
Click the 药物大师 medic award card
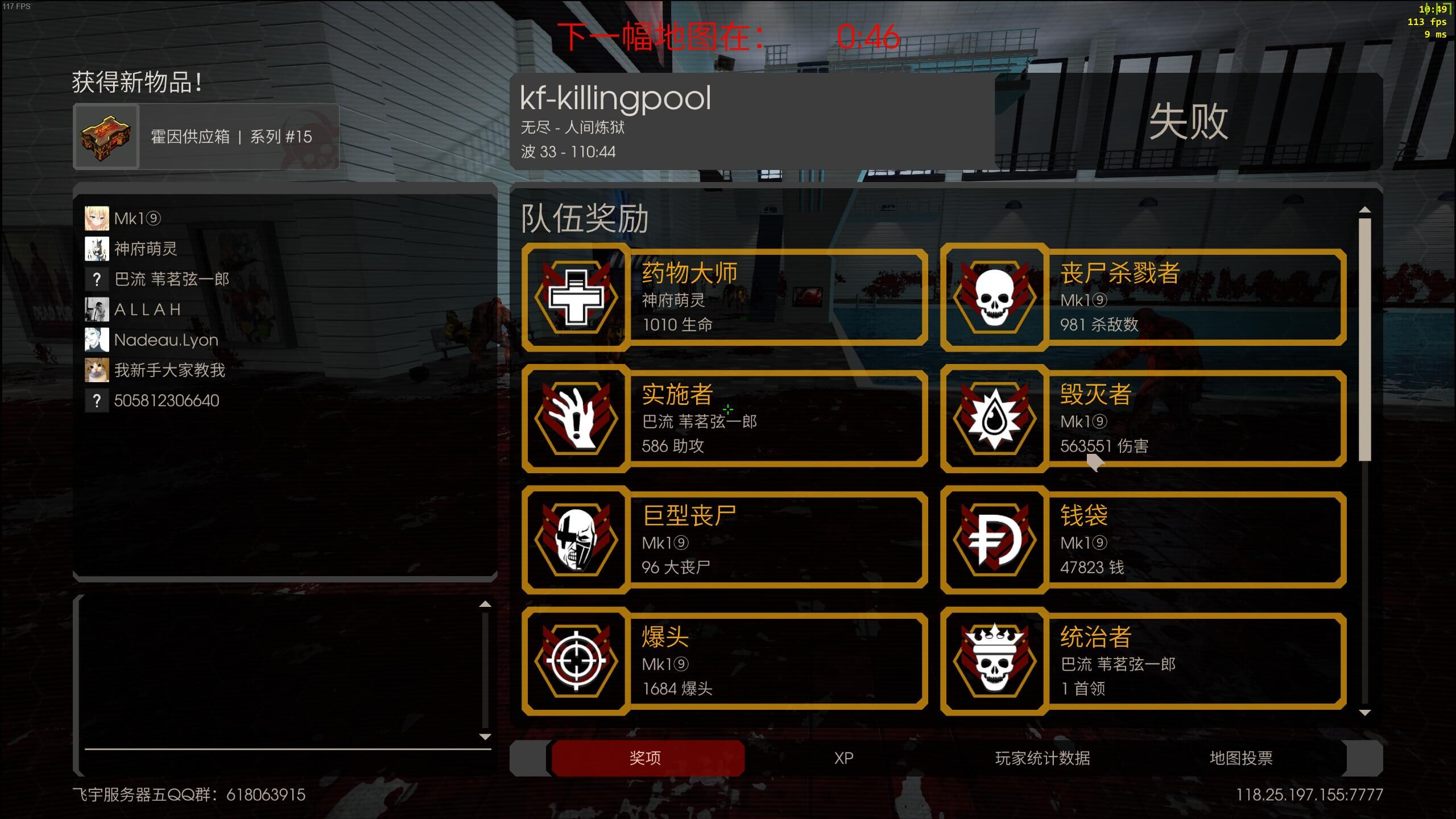pos(725,297)
